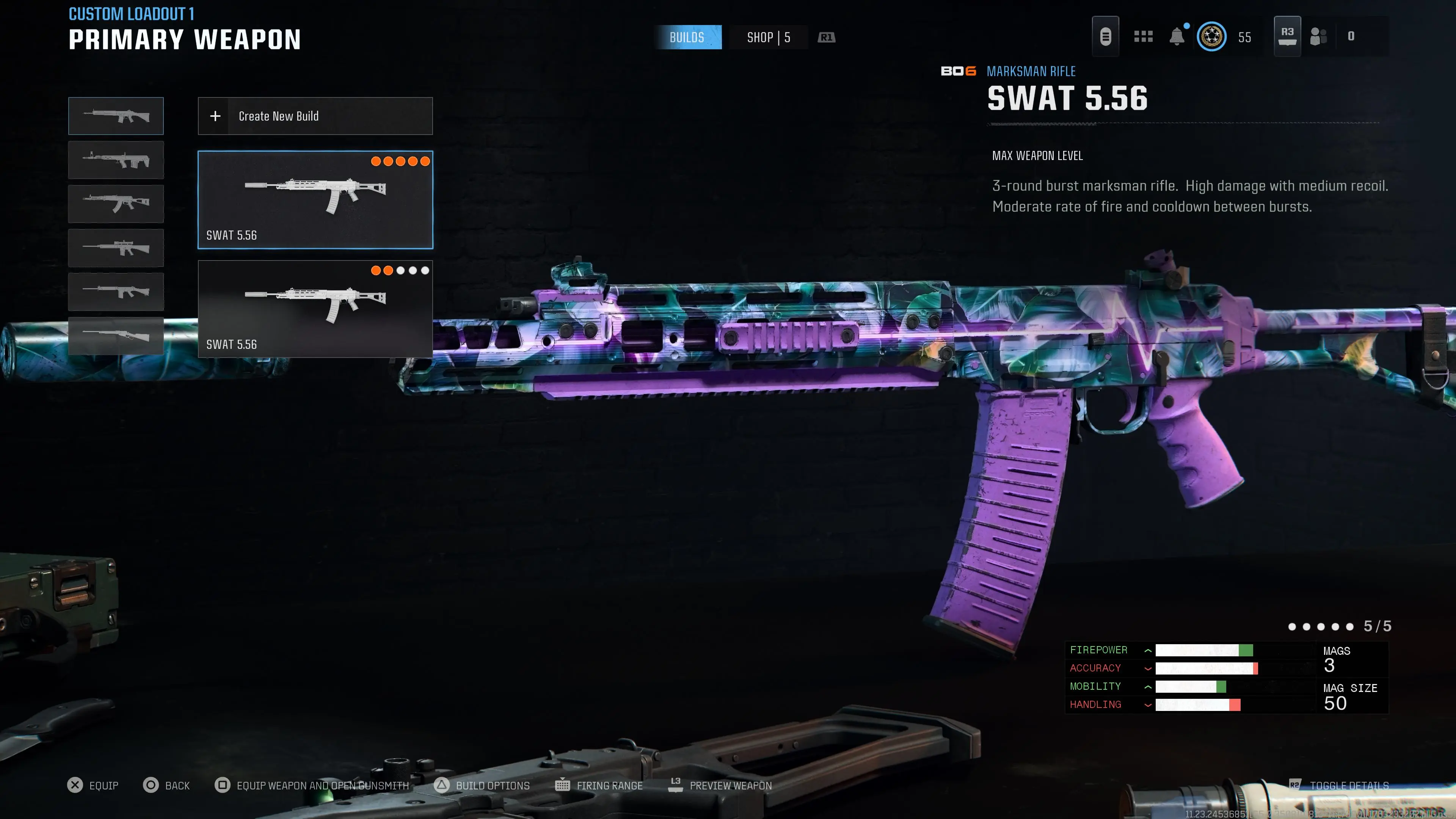Click the Handling down chevron

[1147, 704]
